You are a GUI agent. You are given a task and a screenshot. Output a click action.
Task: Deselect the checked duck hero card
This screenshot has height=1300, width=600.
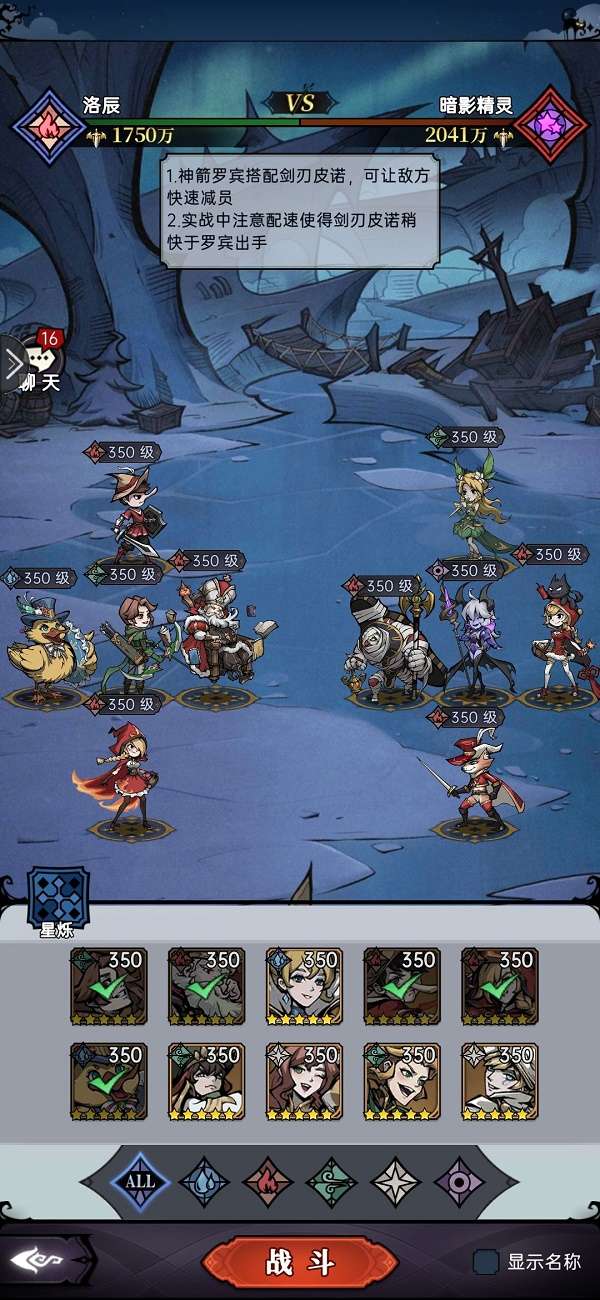tap(109, 1081)
